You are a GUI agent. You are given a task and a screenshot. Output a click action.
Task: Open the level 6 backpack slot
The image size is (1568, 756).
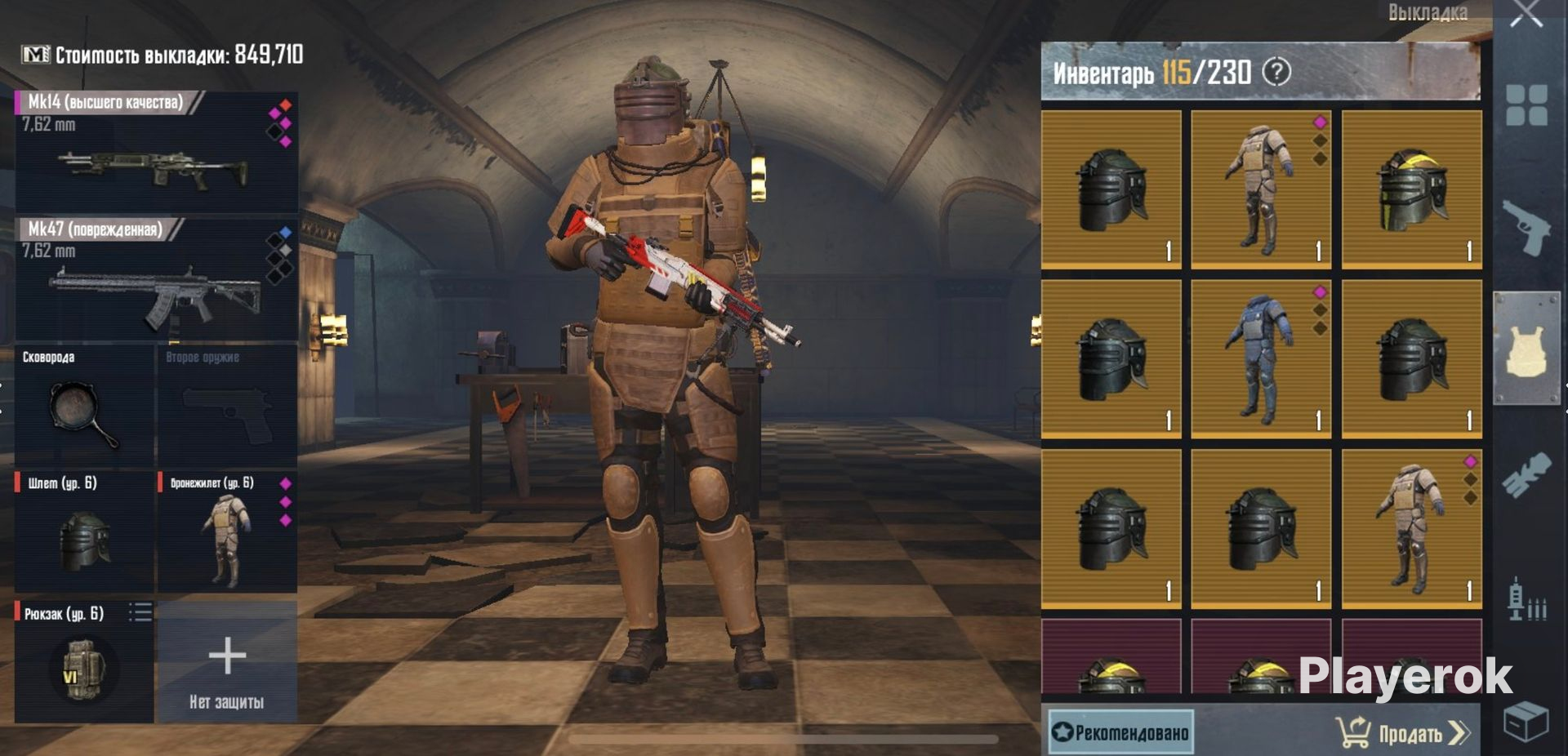tap(84, 662)
